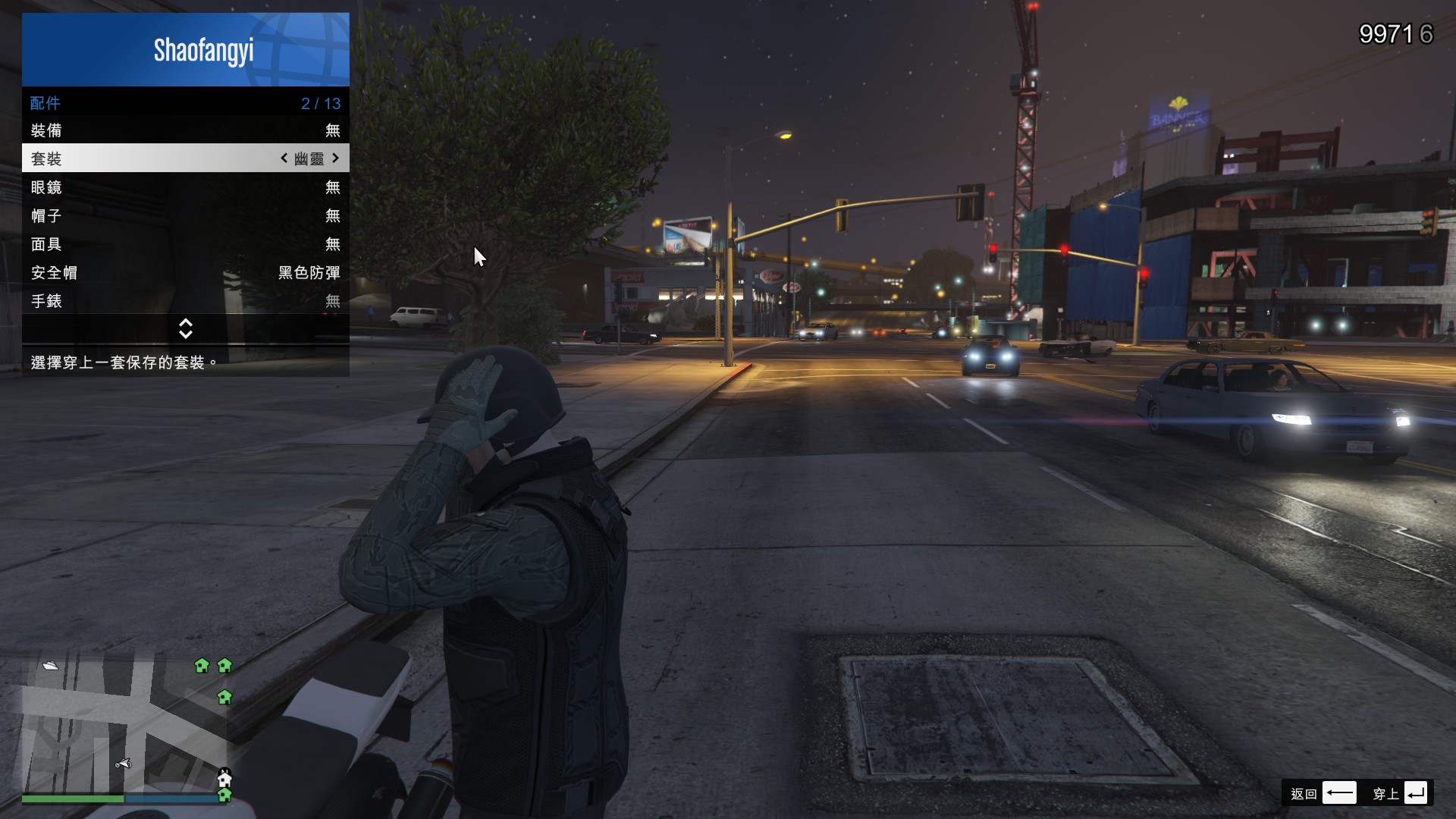Open the 眼鏡 glasses option
This screenshot has width=1456, height=819.
tap(185, 187)
